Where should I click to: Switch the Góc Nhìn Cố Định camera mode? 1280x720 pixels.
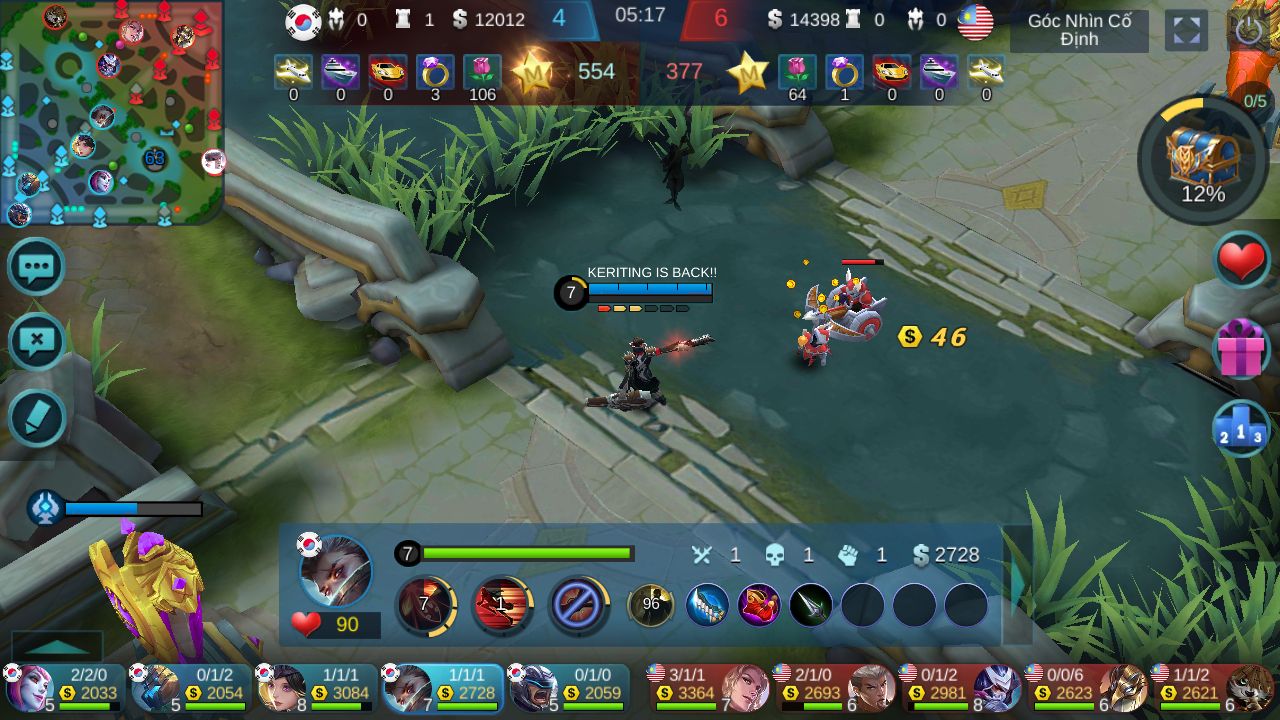tap(1079, 31)
